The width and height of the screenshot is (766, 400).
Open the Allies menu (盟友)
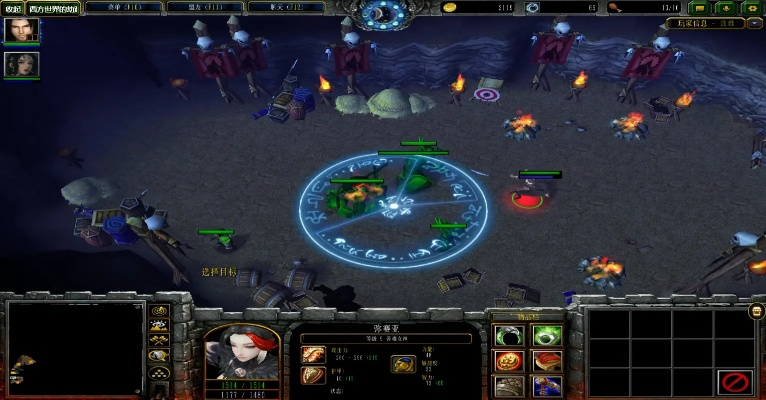(195, 7)
